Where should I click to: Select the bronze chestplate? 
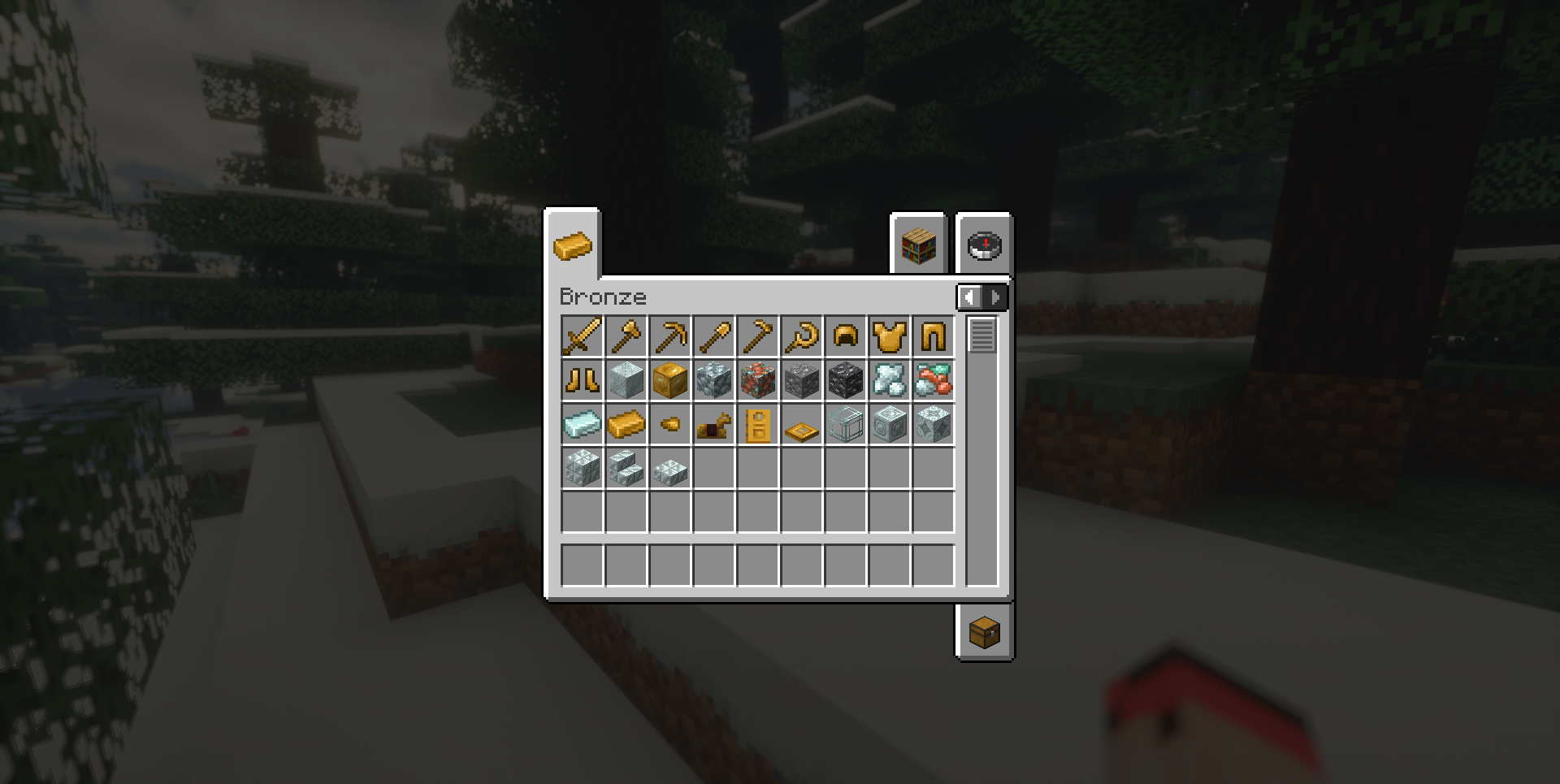[x=889, y=336]
